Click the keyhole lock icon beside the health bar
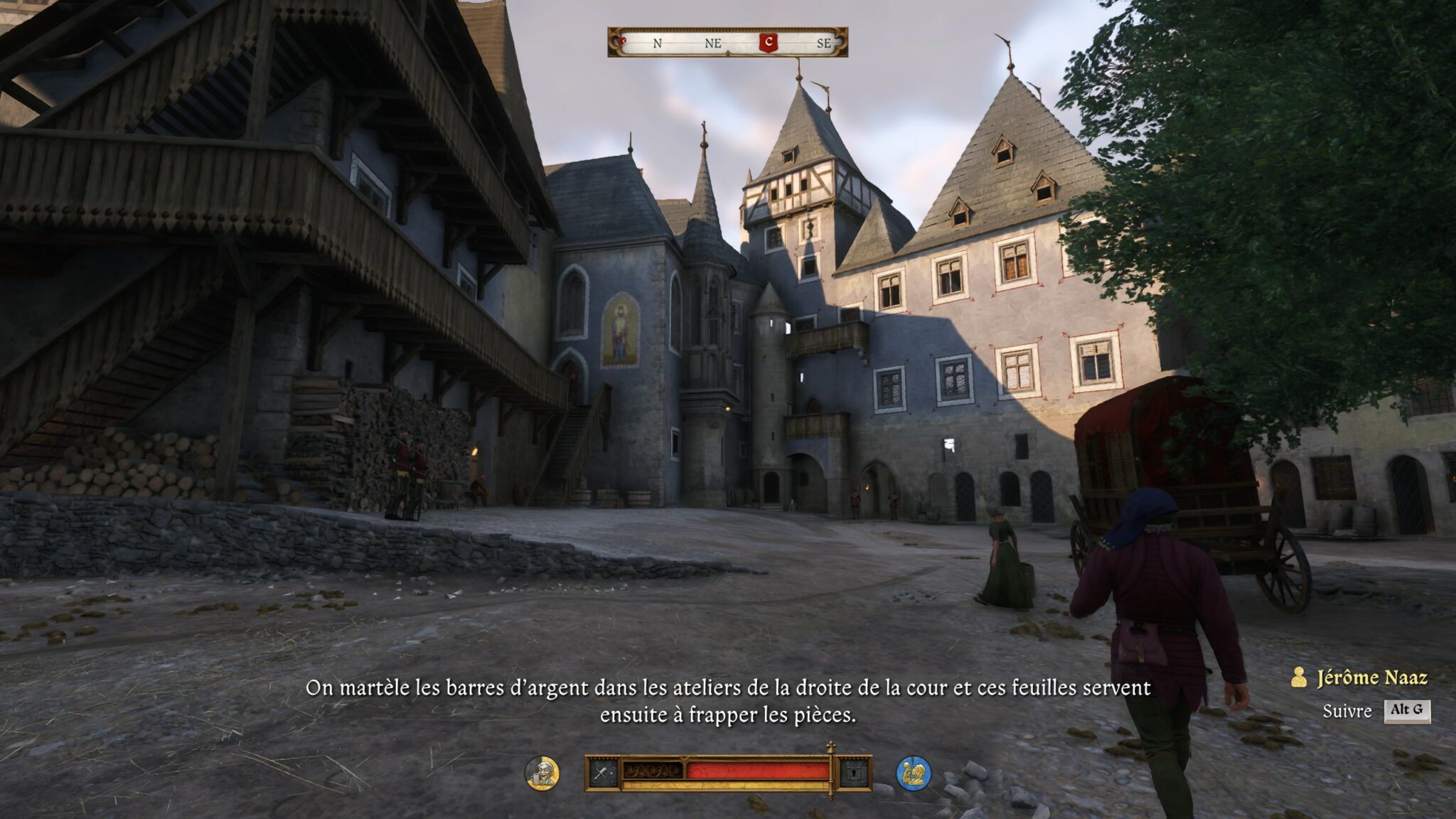This screenshot has height=819, width=1456. (855, 773)
